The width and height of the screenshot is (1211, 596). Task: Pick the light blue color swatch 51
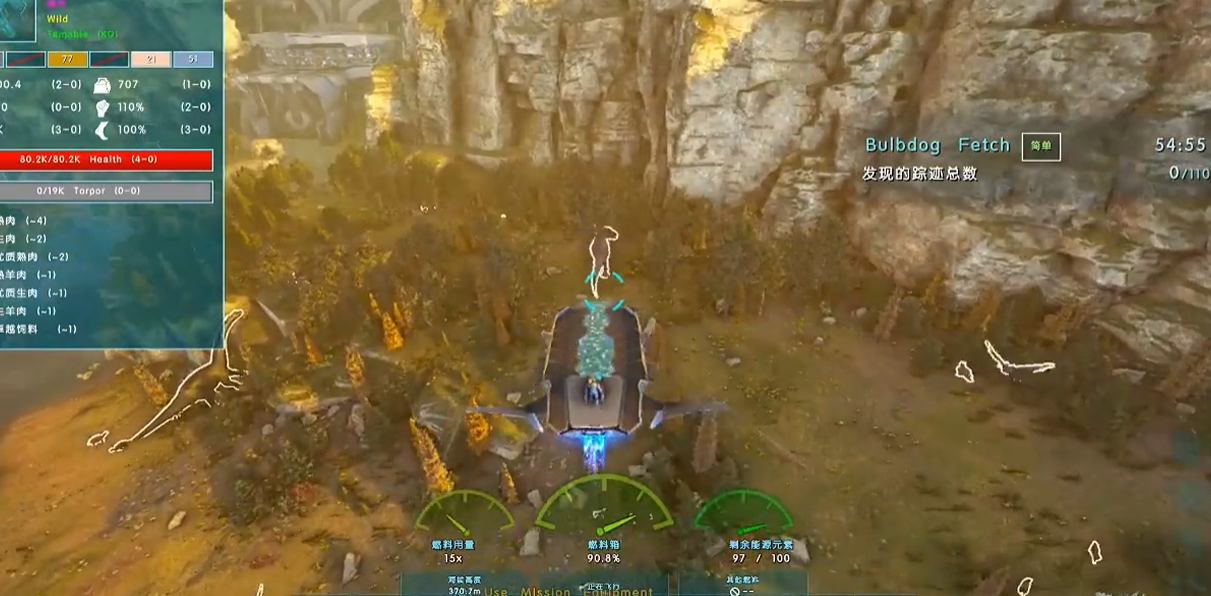[x=193, y=60]
